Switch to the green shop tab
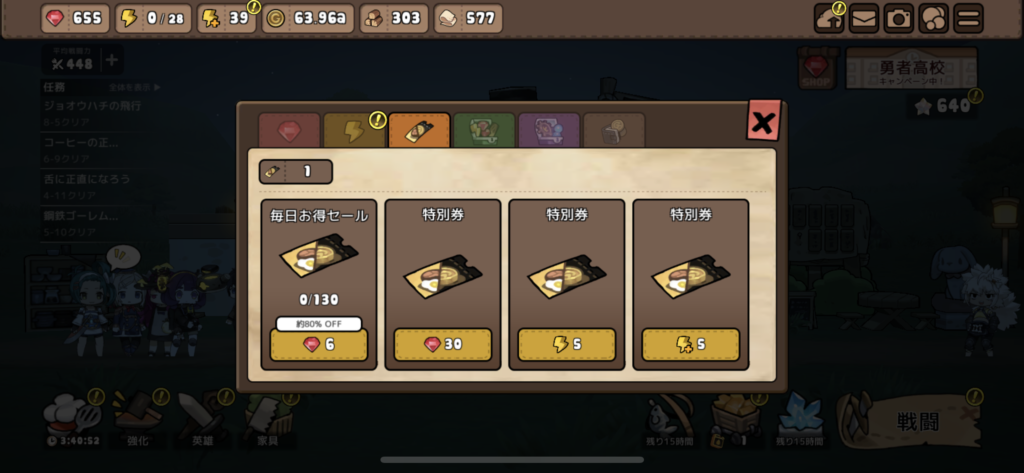The height and width of the screenshot is (473, 1024). (x=484, y=131)
